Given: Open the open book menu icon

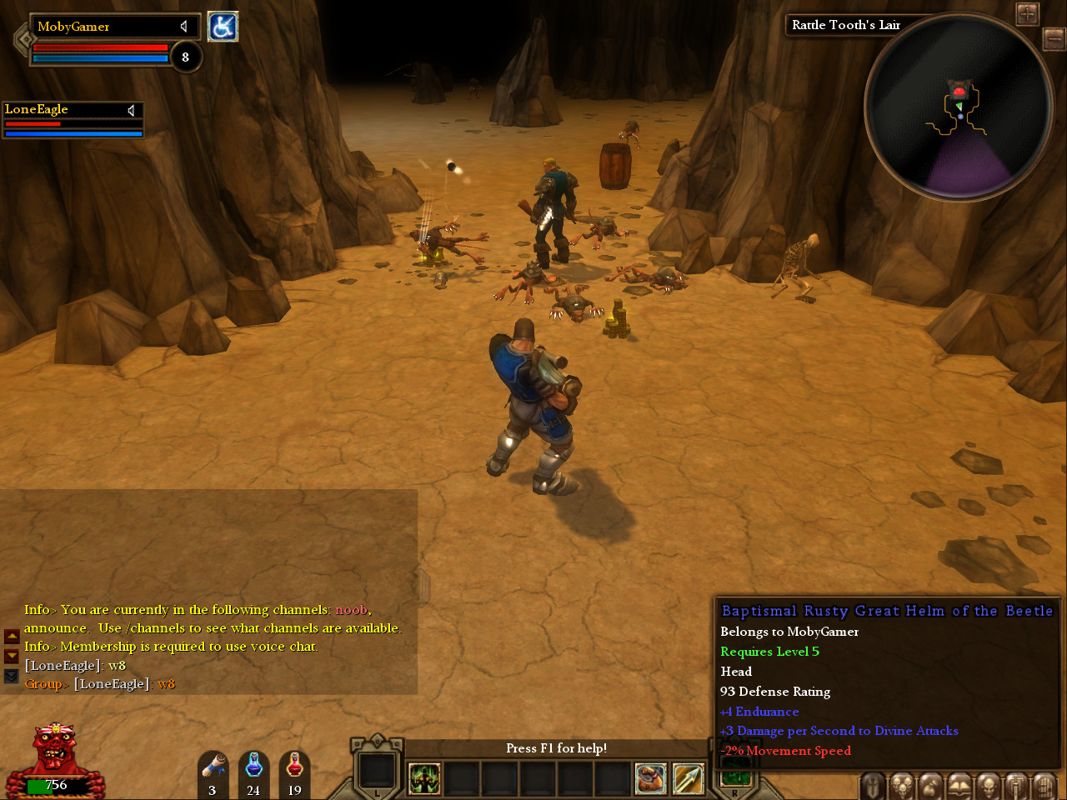Looking at the screenshot, I should [959, 785].
